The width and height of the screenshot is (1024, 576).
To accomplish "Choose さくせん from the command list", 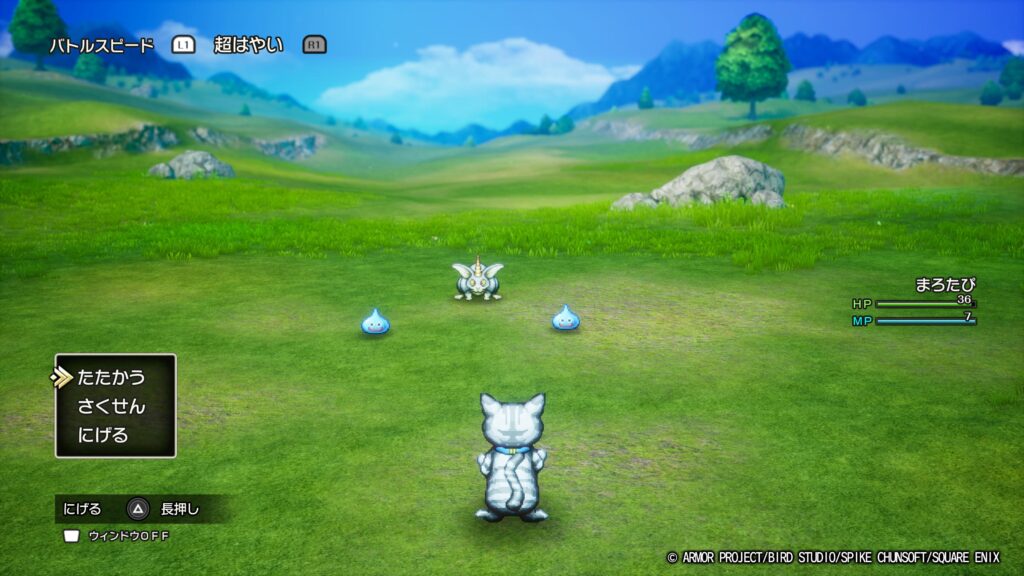I will (111, 407).
